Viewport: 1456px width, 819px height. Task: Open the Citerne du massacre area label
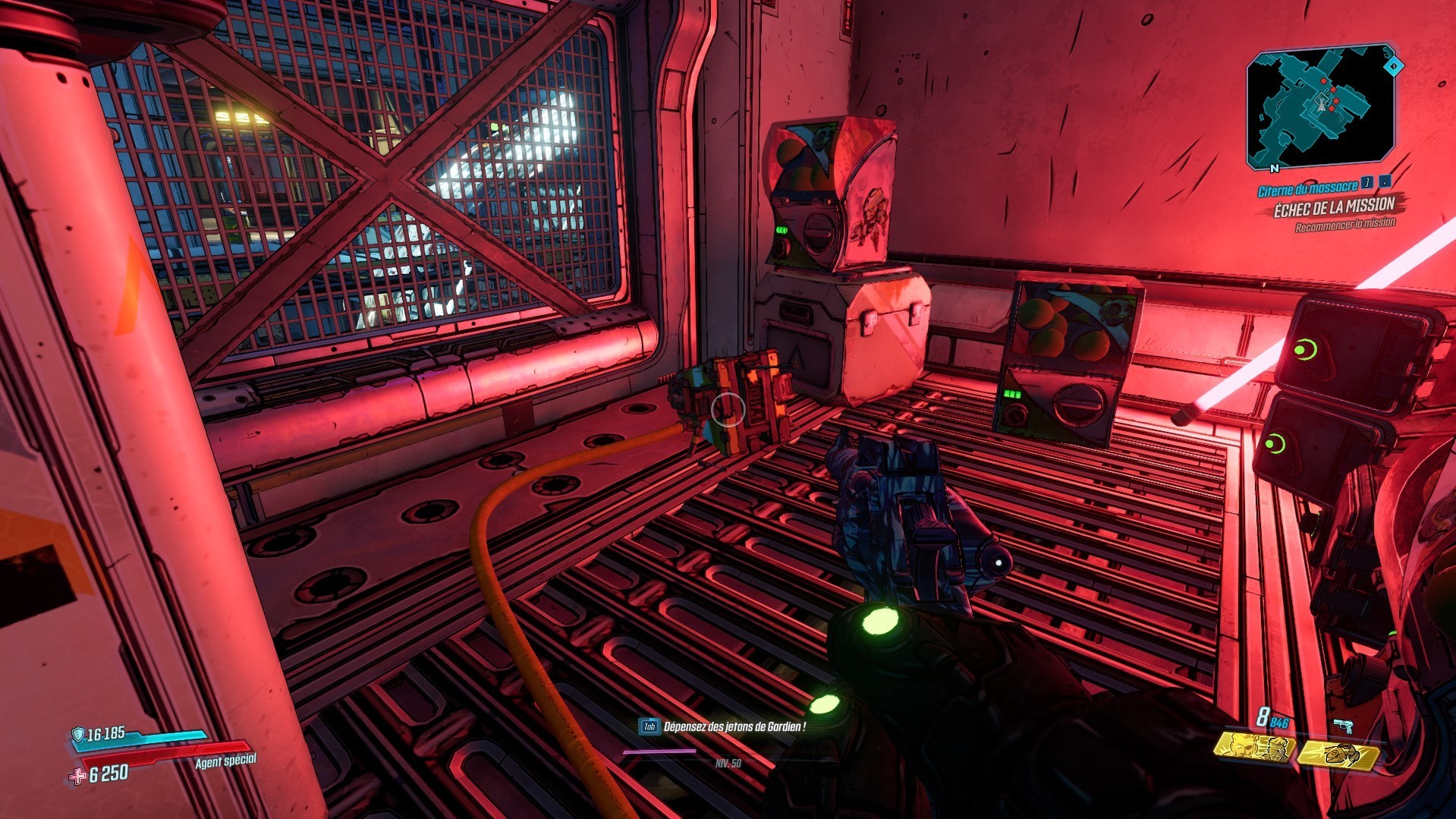click(1308, 188)
